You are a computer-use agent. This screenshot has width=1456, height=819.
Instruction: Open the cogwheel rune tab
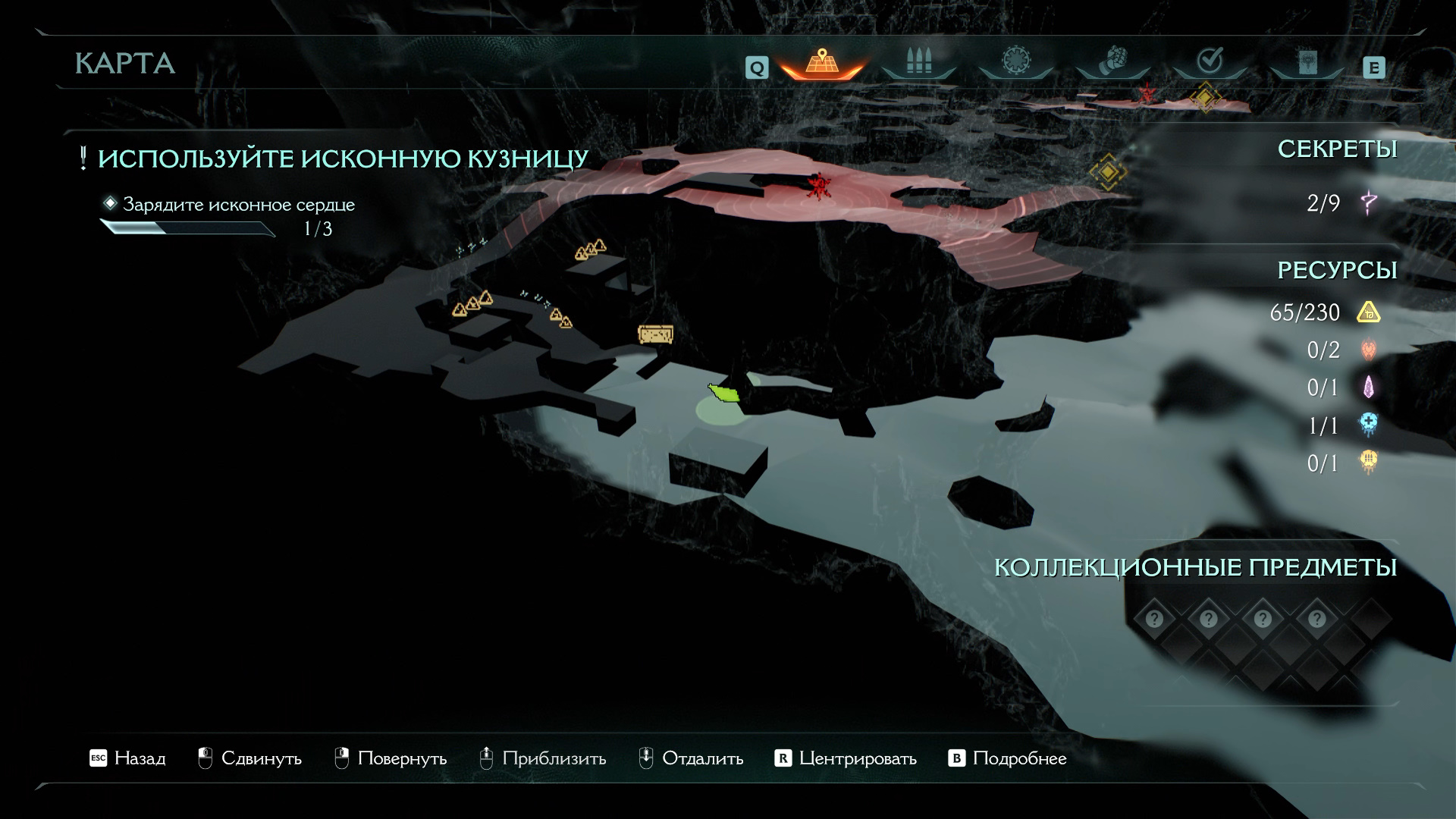pyautogui.click(x=1015, y=61)
